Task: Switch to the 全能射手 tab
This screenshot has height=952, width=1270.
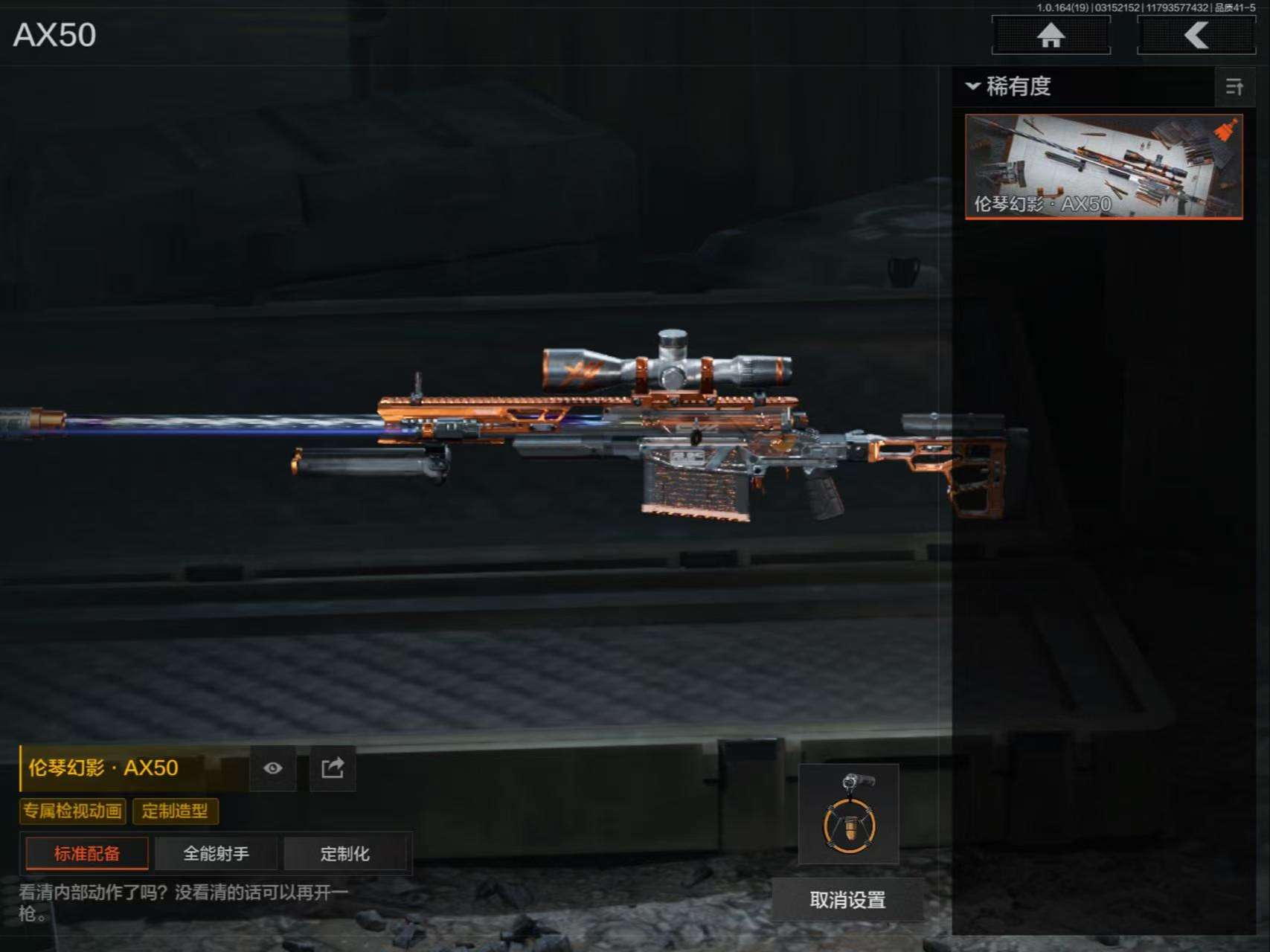Action: point(216,853)
